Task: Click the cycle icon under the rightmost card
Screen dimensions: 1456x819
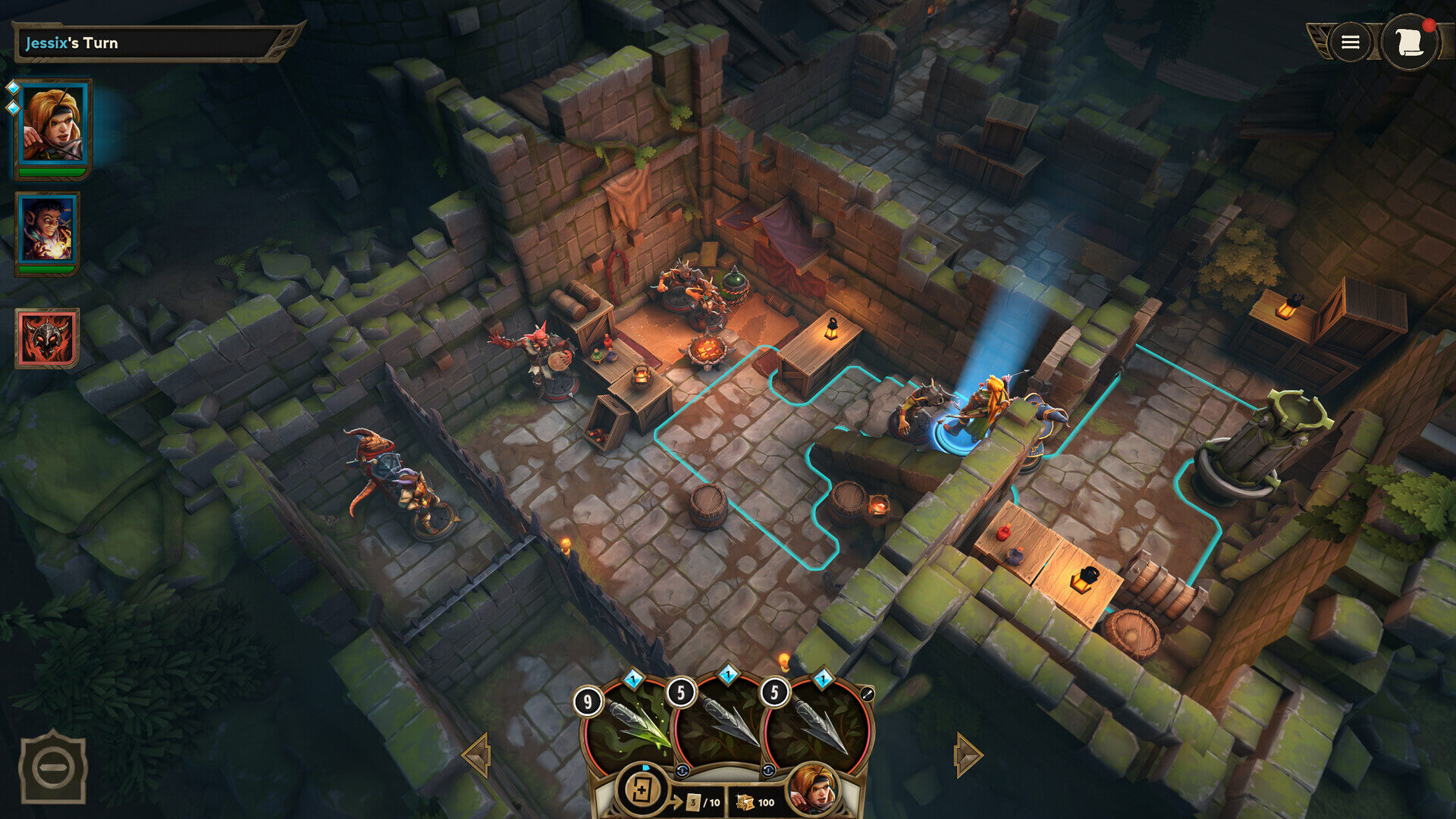Action: [x=768, y=770]
